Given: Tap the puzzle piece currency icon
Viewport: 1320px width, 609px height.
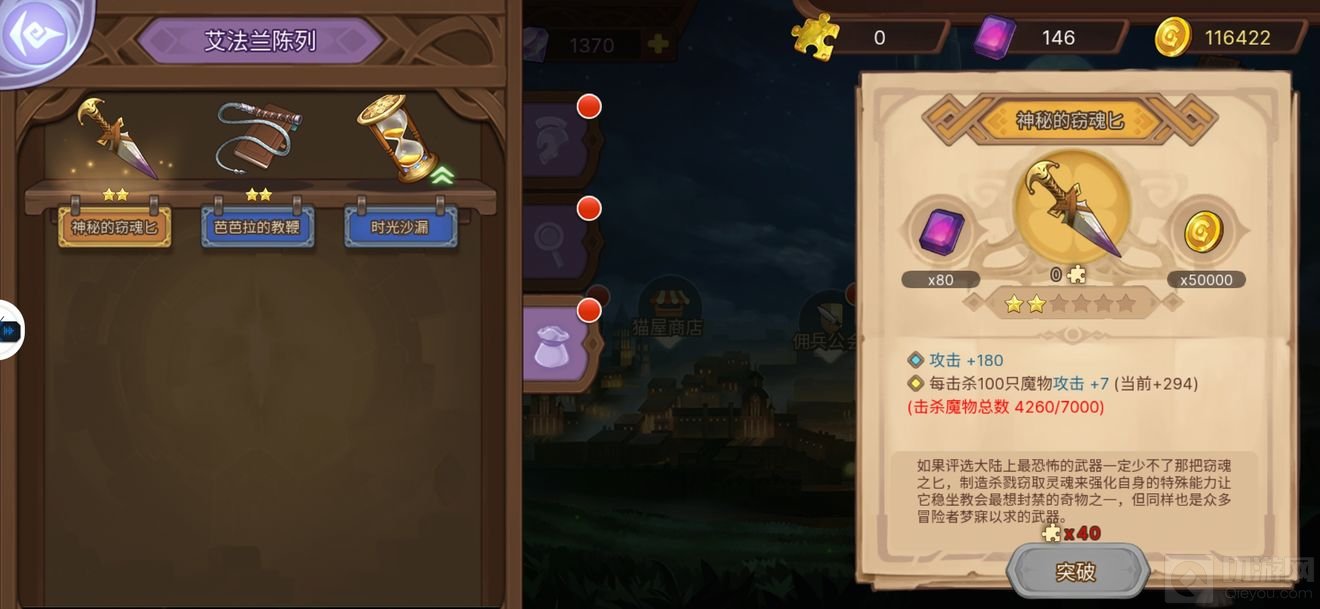Looking at the screenshot, I should tap(815, 38).
